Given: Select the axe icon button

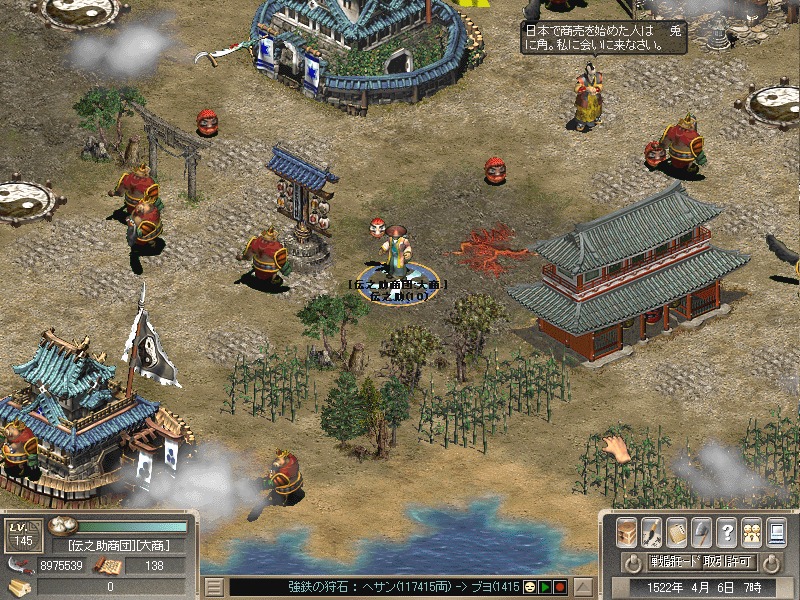Looking at the screenshot, I should pyautogui.click(x=702, y=531).
